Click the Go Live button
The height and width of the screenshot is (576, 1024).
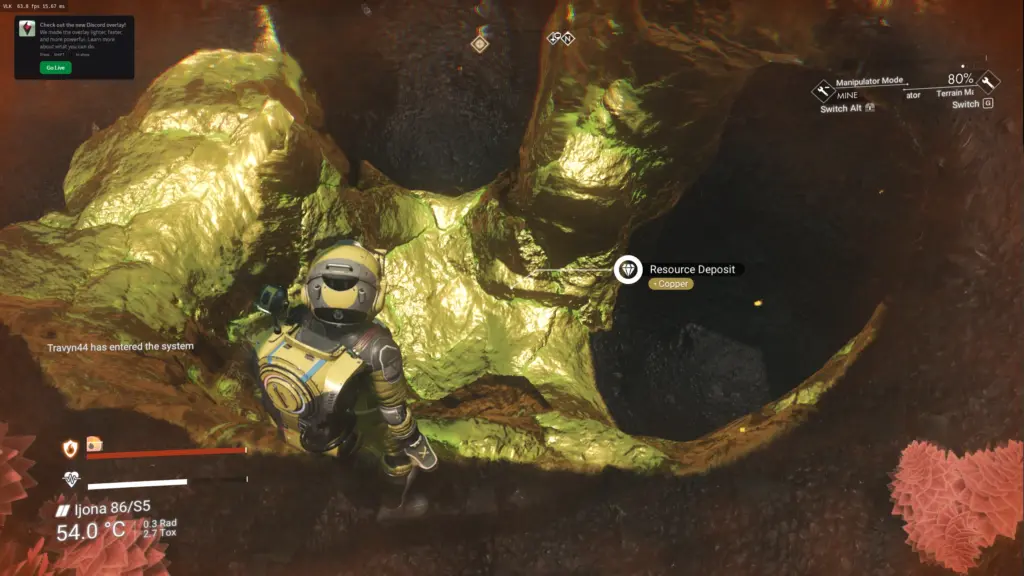pos(55,67)
